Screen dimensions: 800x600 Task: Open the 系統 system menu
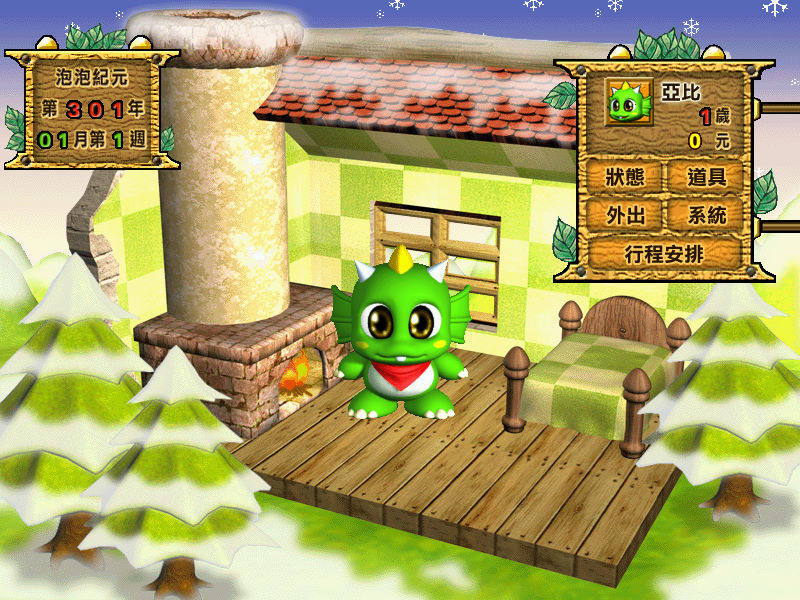pos(706,214)
